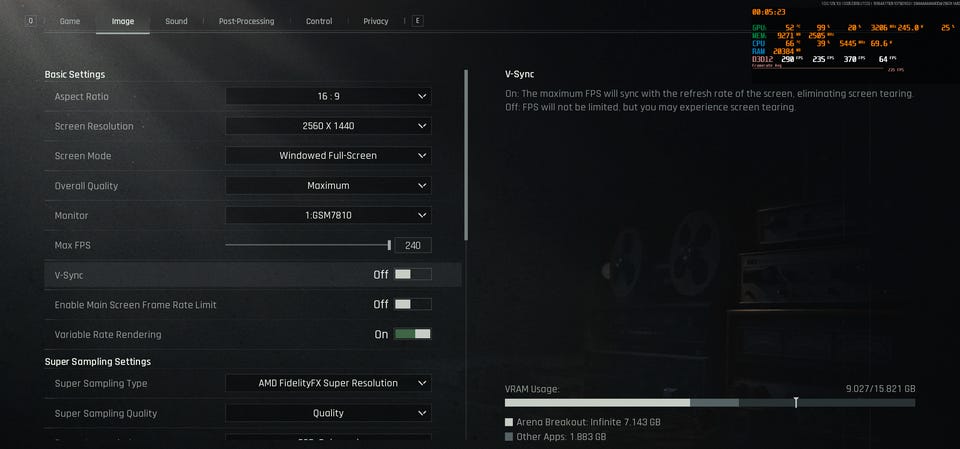
Task: Expand the Screen Mode dropdown
Action: tap(328, 156)
